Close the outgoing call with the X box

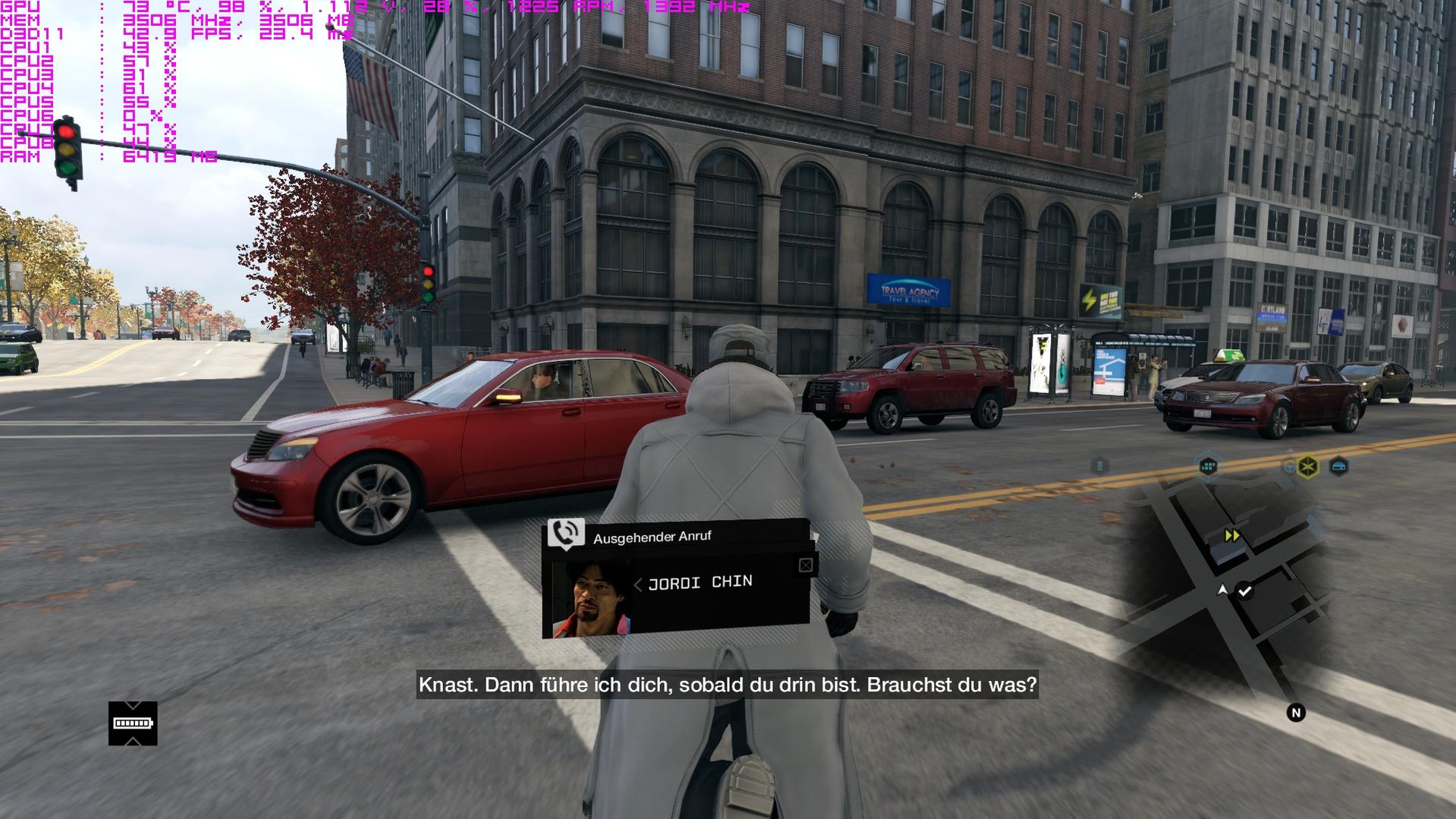[806, 565]
